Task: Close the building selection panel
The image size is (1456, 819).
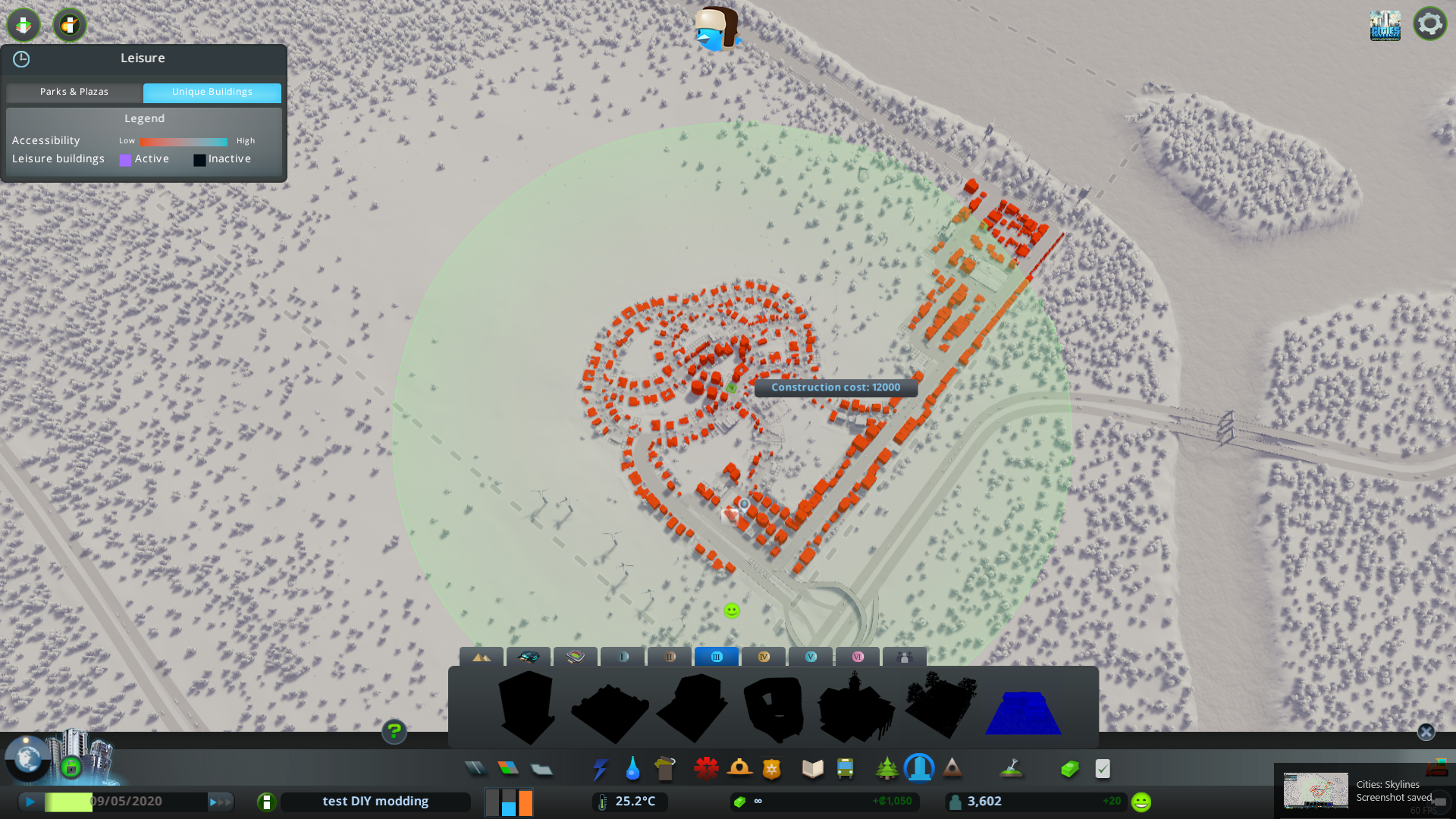Action: [x=1426, y=732]
